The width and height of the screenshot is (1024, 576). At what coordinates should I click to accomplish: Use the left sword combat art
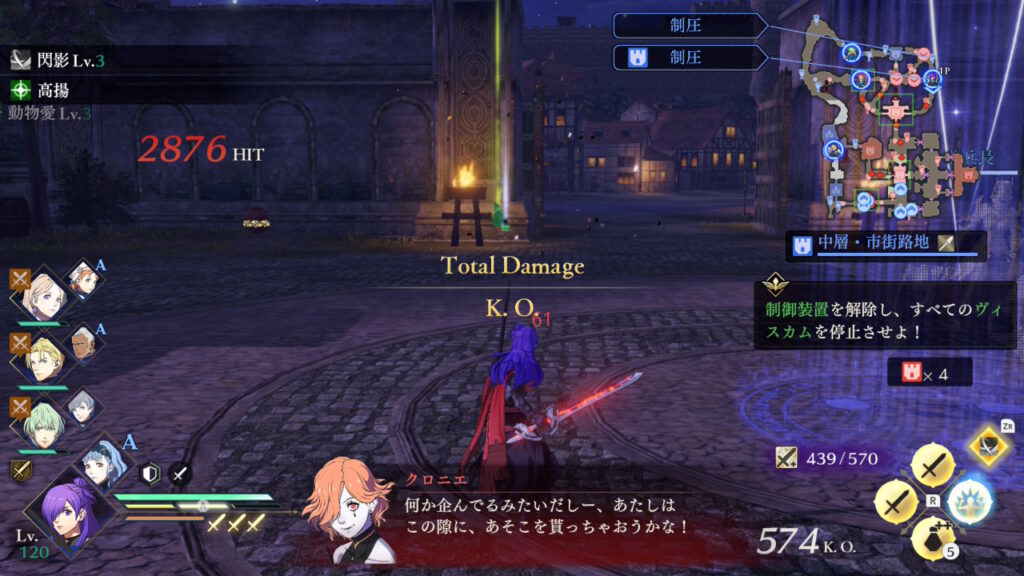coord(895,501)
